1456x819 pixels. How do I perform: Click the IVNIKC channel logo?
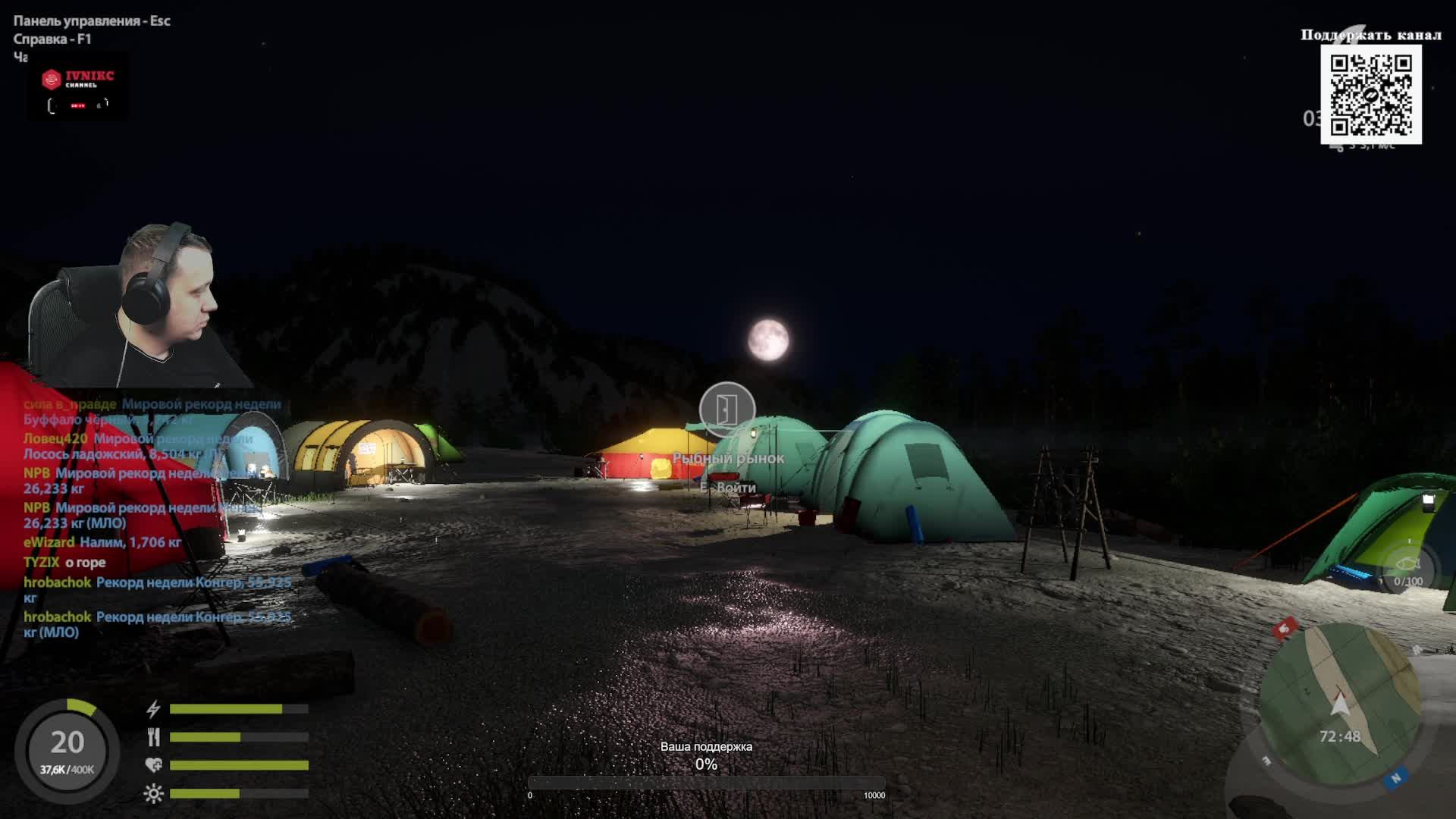[x=79, y=88]
